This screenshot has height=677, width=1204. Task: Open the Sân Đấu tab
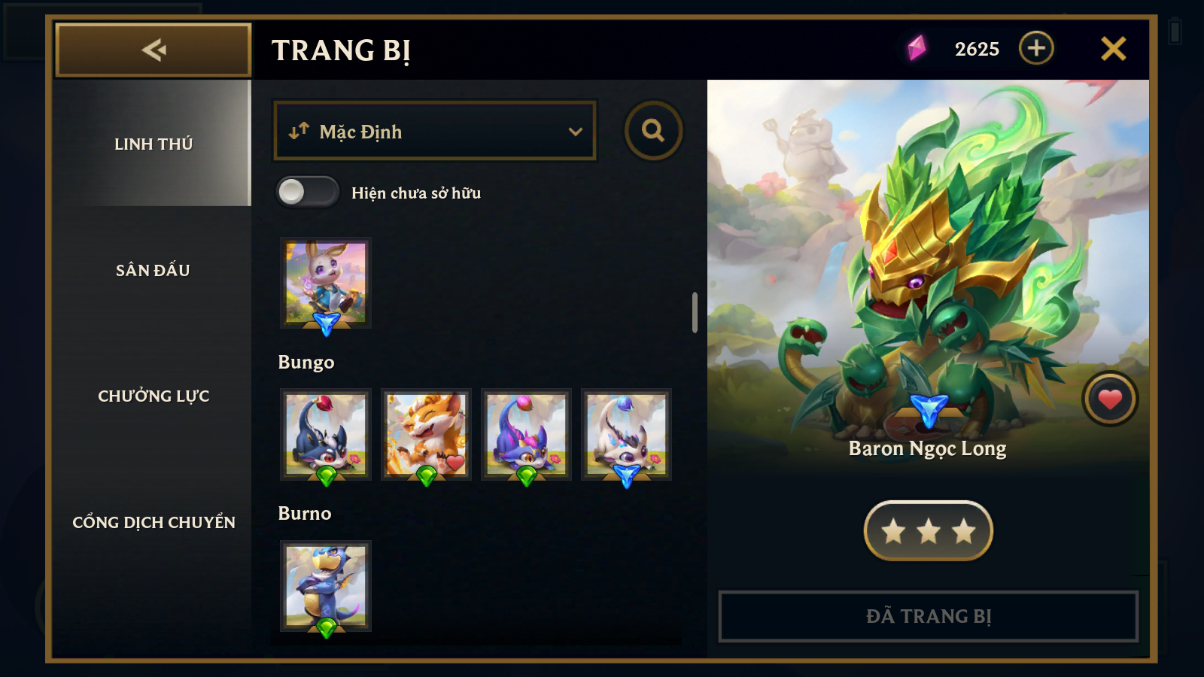(x=153, y=270)
